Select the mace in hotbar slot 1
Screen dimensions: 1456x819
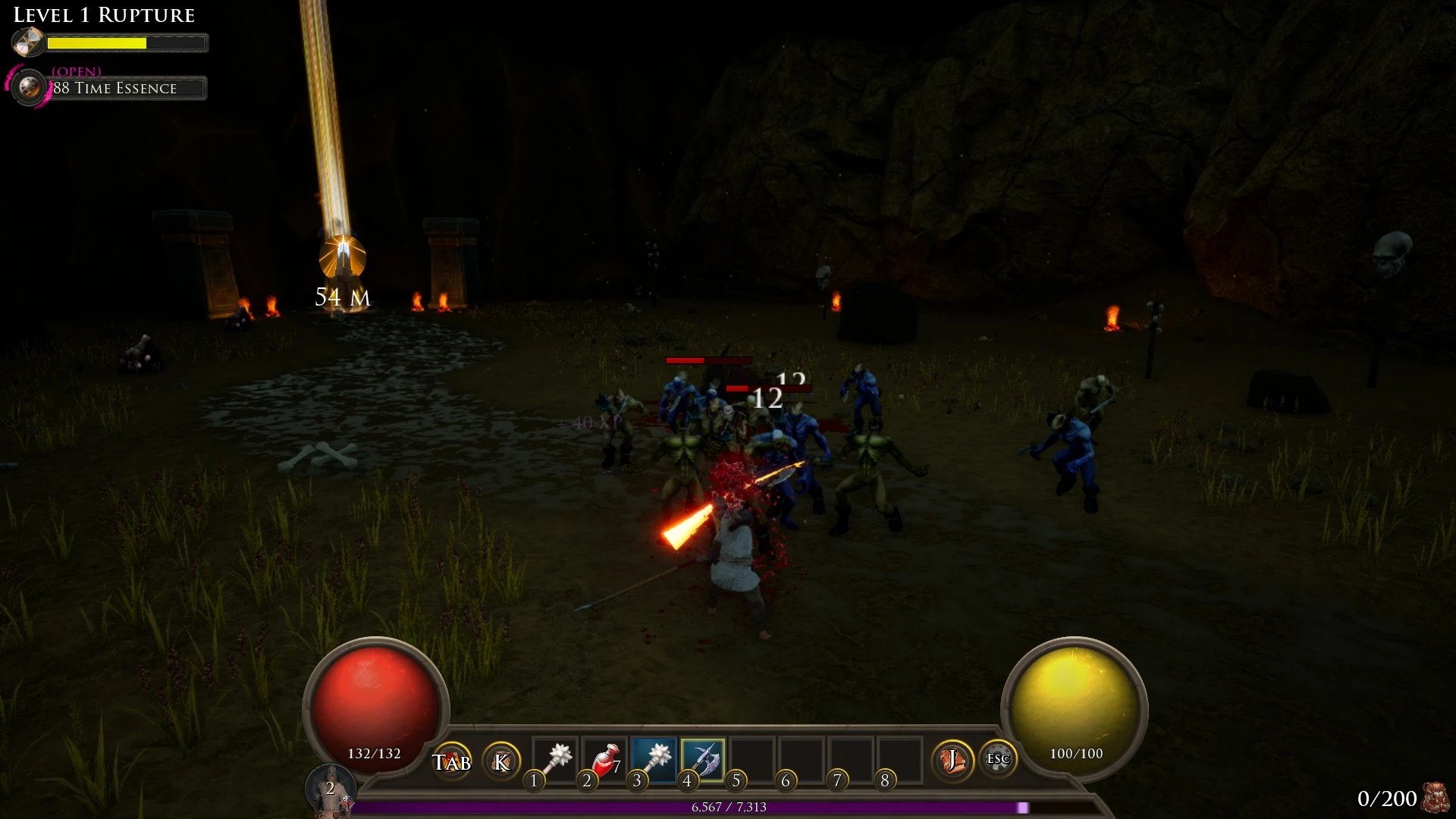[556, 758]
